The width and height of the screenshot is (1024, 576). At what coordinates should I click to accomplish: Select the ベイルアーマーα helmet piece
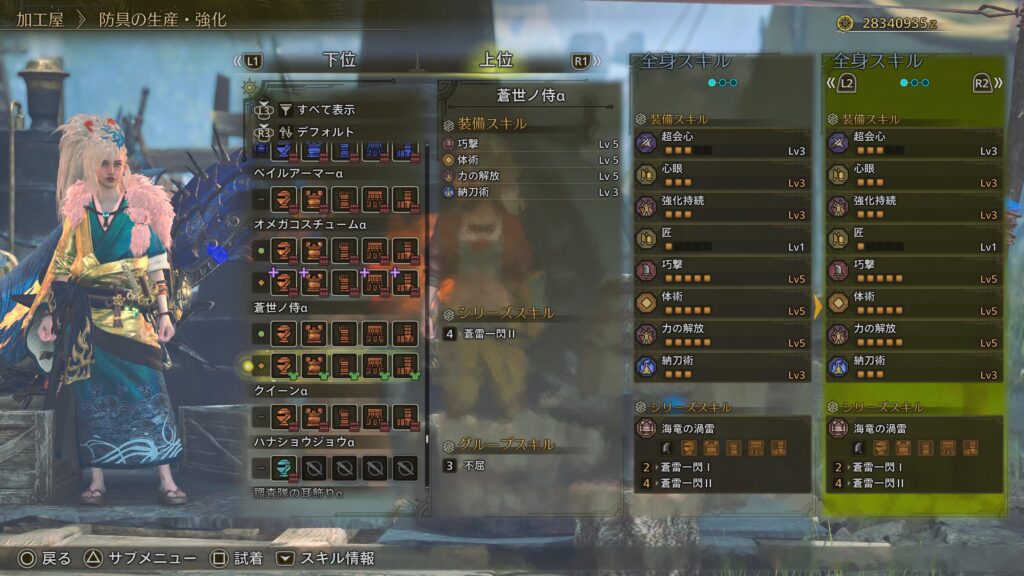285,199
